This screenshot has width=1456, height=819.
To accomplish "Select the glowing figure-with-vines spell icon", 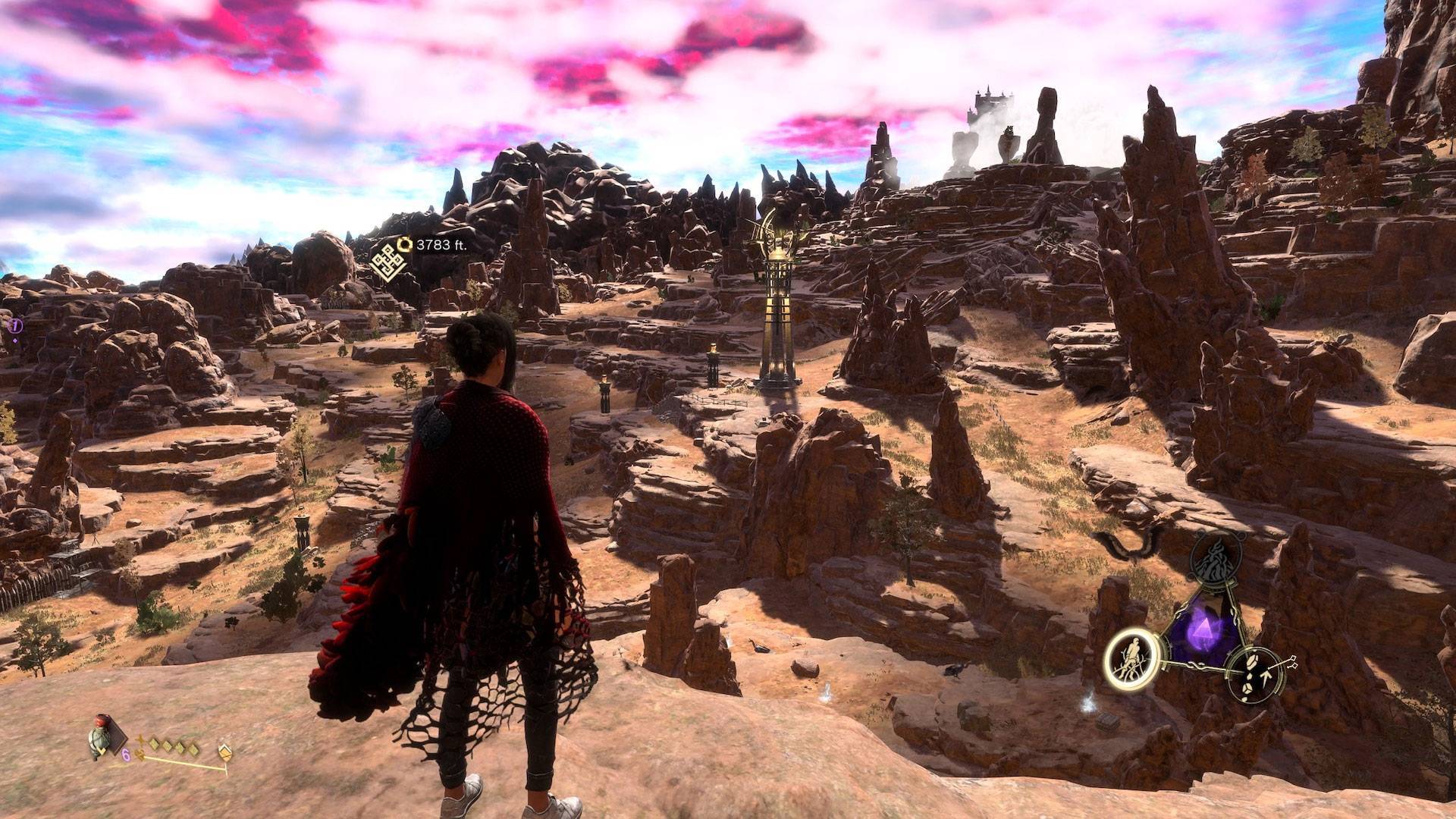I will [1131, 661].
